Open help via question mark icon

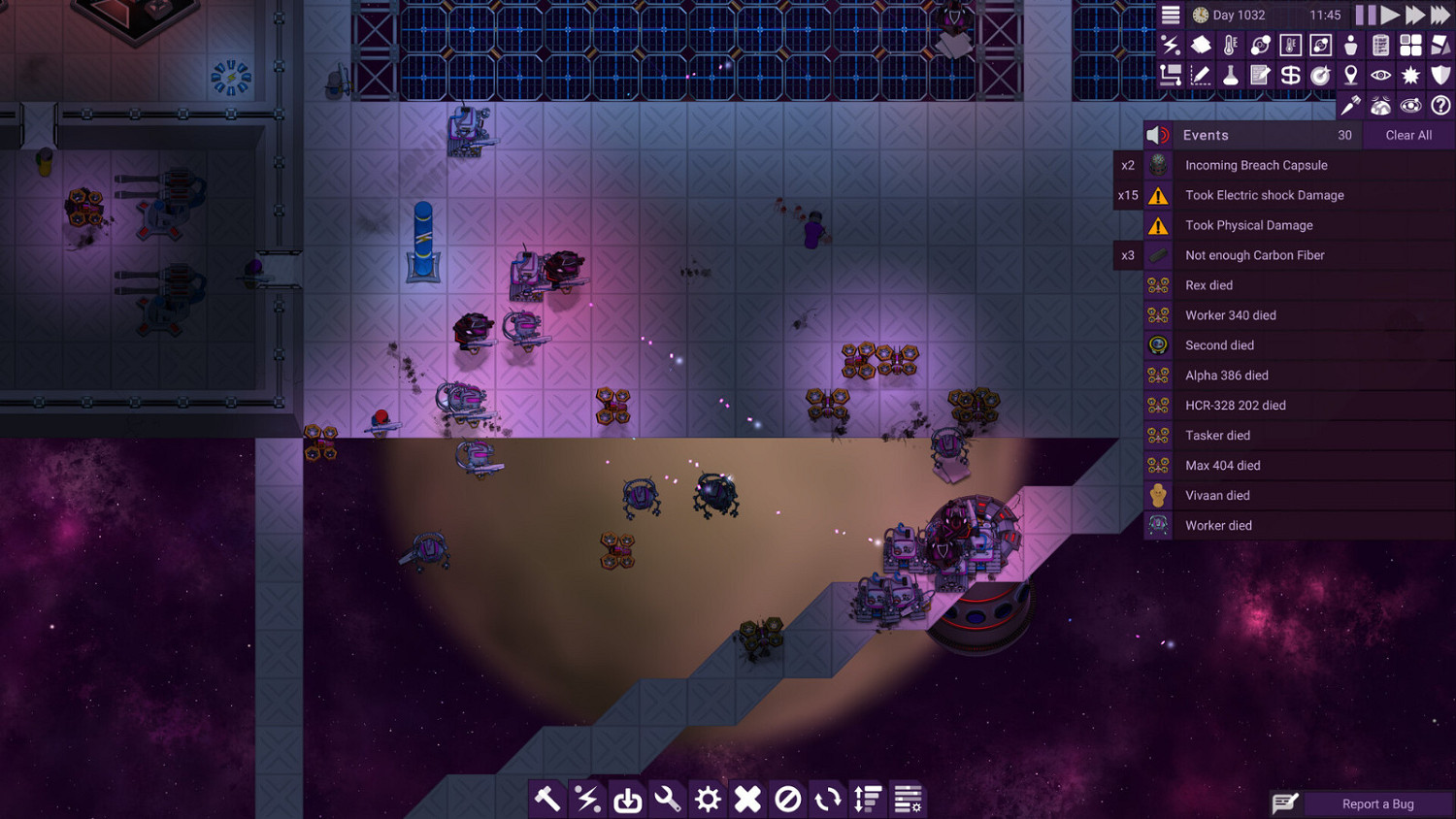[x=1439, y=106]
